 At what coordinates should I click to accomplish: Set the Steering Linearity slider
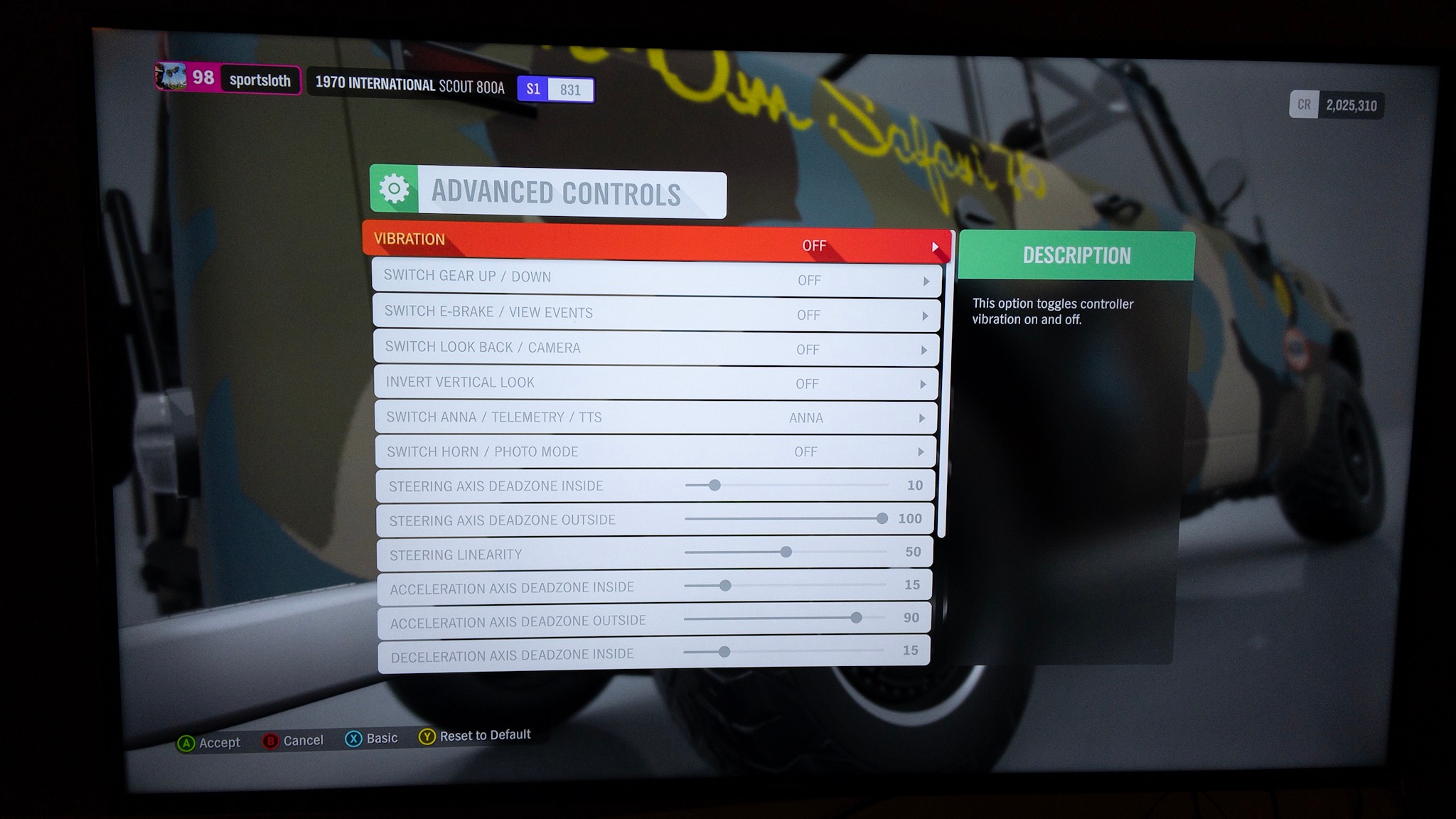coord(786,552)
